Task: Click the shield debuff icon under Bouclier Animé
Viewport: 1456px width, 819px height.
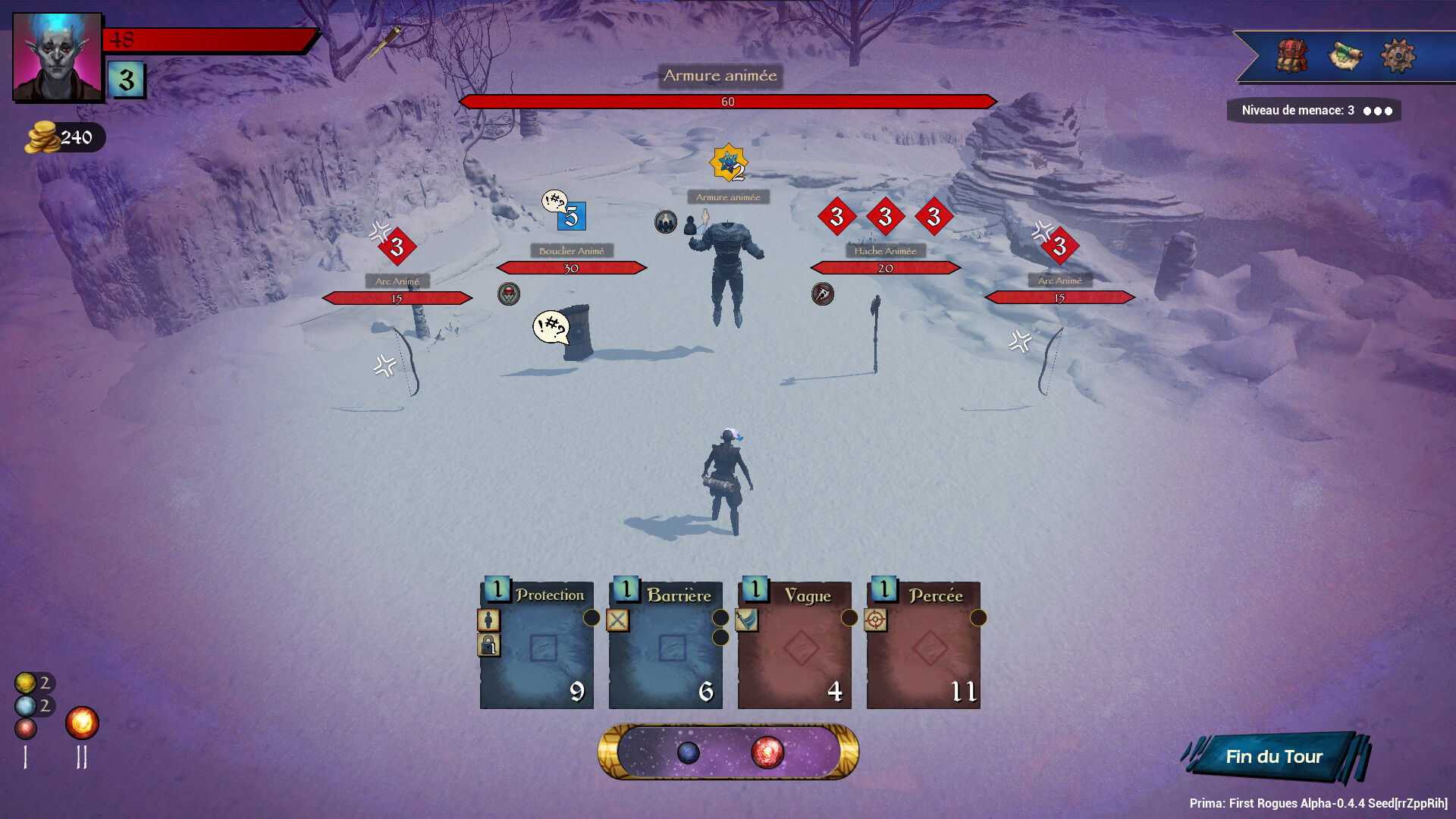Action: click(509, 295)
